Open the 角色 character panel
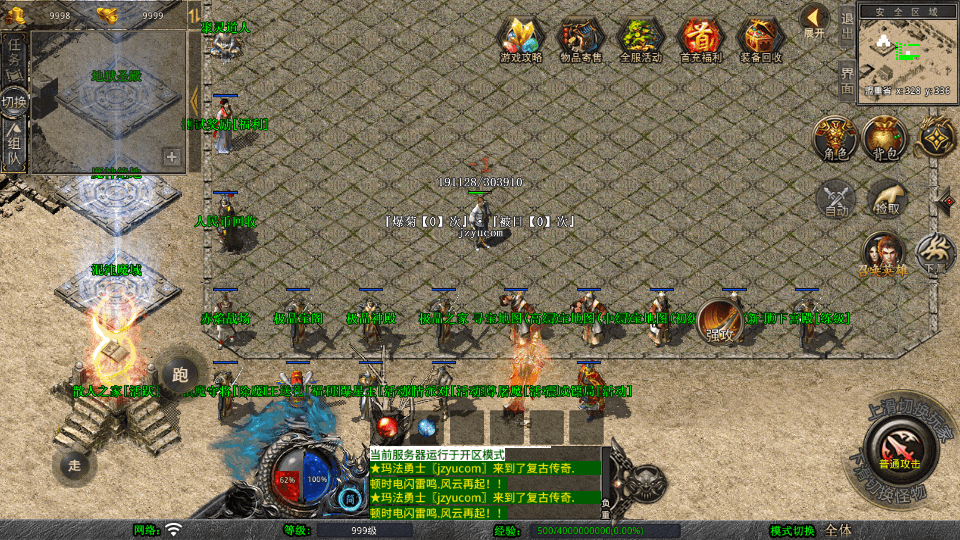This screenshot has height=540, width=960. tap(834, 139)
